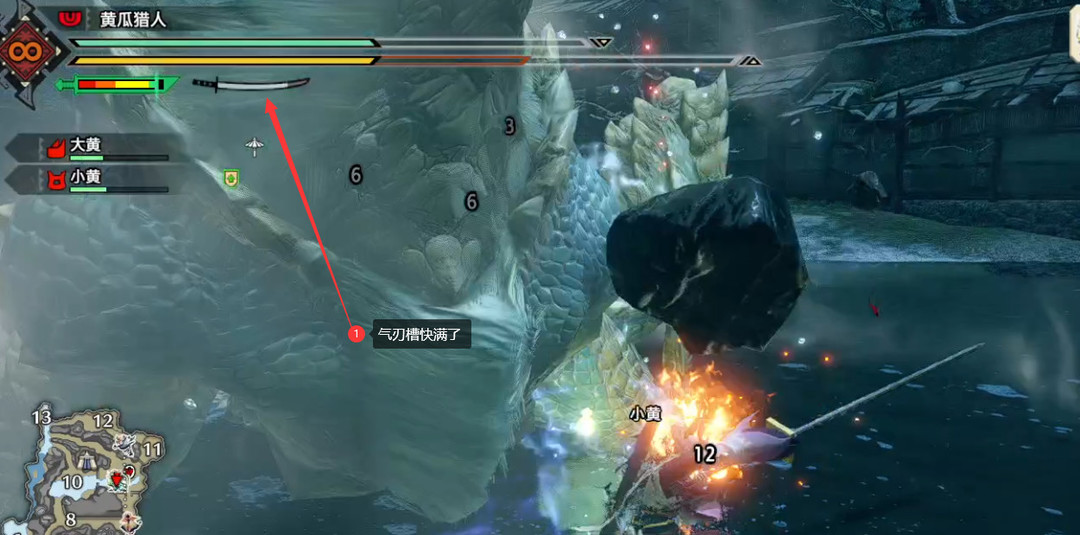Select buddy 小黄 in the party list

(x=86, y=177)
